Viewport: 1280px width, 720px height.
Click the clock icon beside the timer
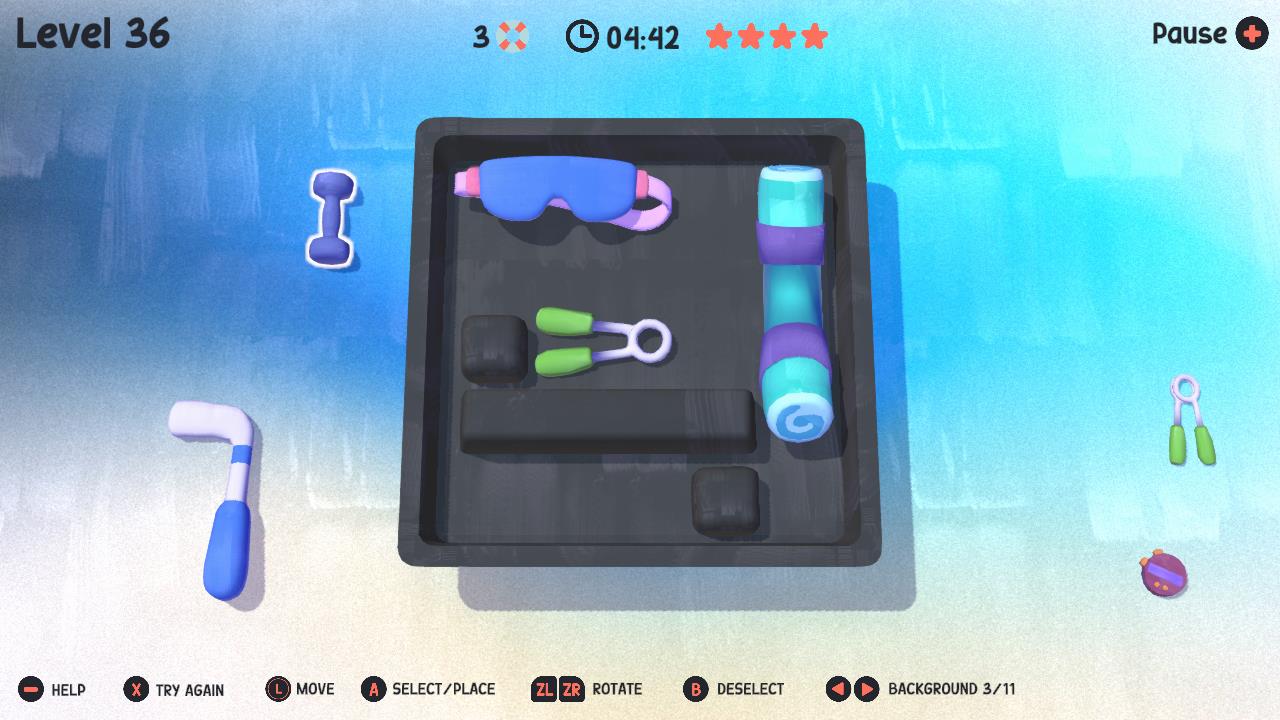pos(580,38)
